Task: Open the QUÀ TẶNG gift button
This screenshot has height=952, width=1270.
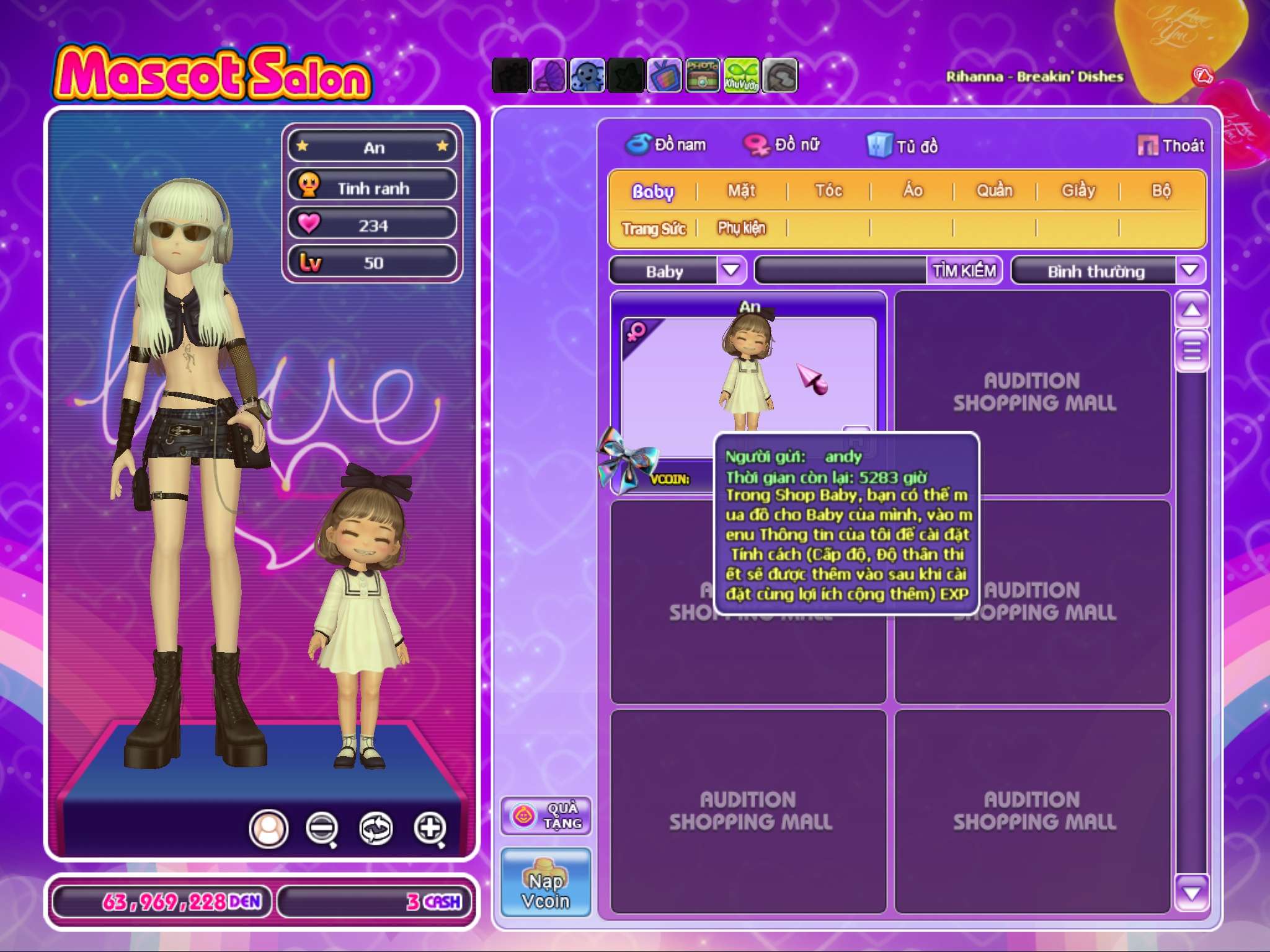Action: tap(546, 816)
